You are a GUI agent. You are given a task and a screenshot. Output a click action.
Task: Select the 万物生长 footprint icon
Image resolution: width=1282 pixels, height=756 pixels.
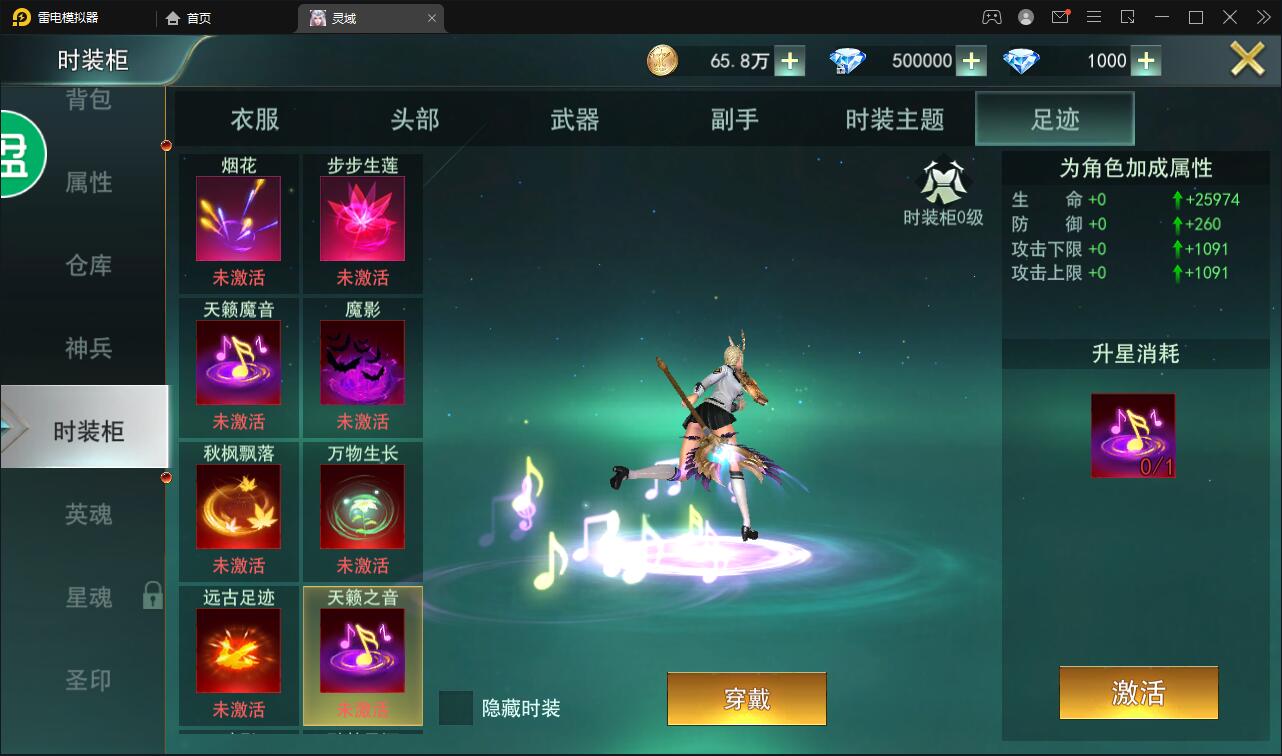(x=362, y=506)
